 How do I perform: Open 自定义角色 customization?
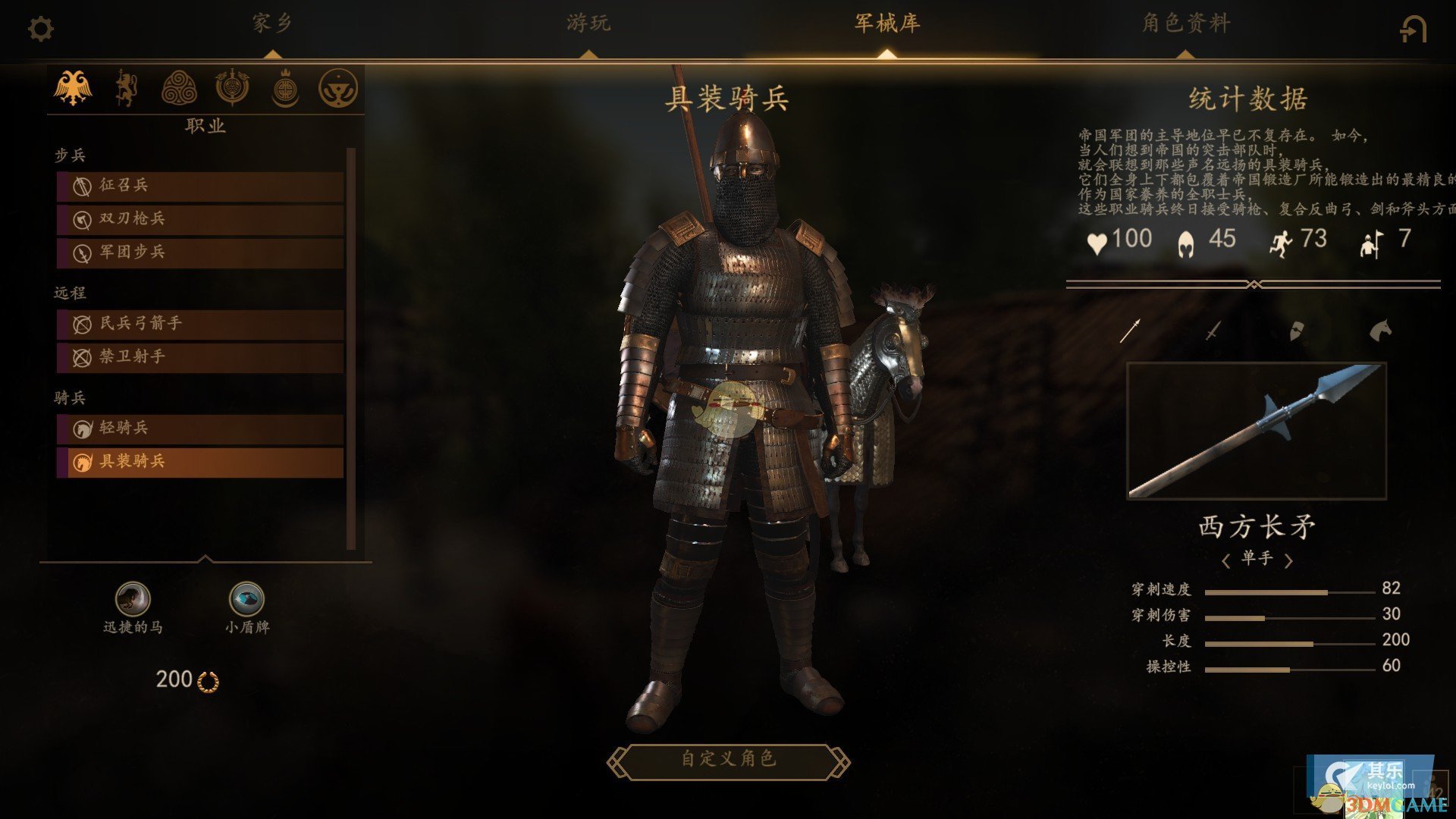tap(728, 759)
